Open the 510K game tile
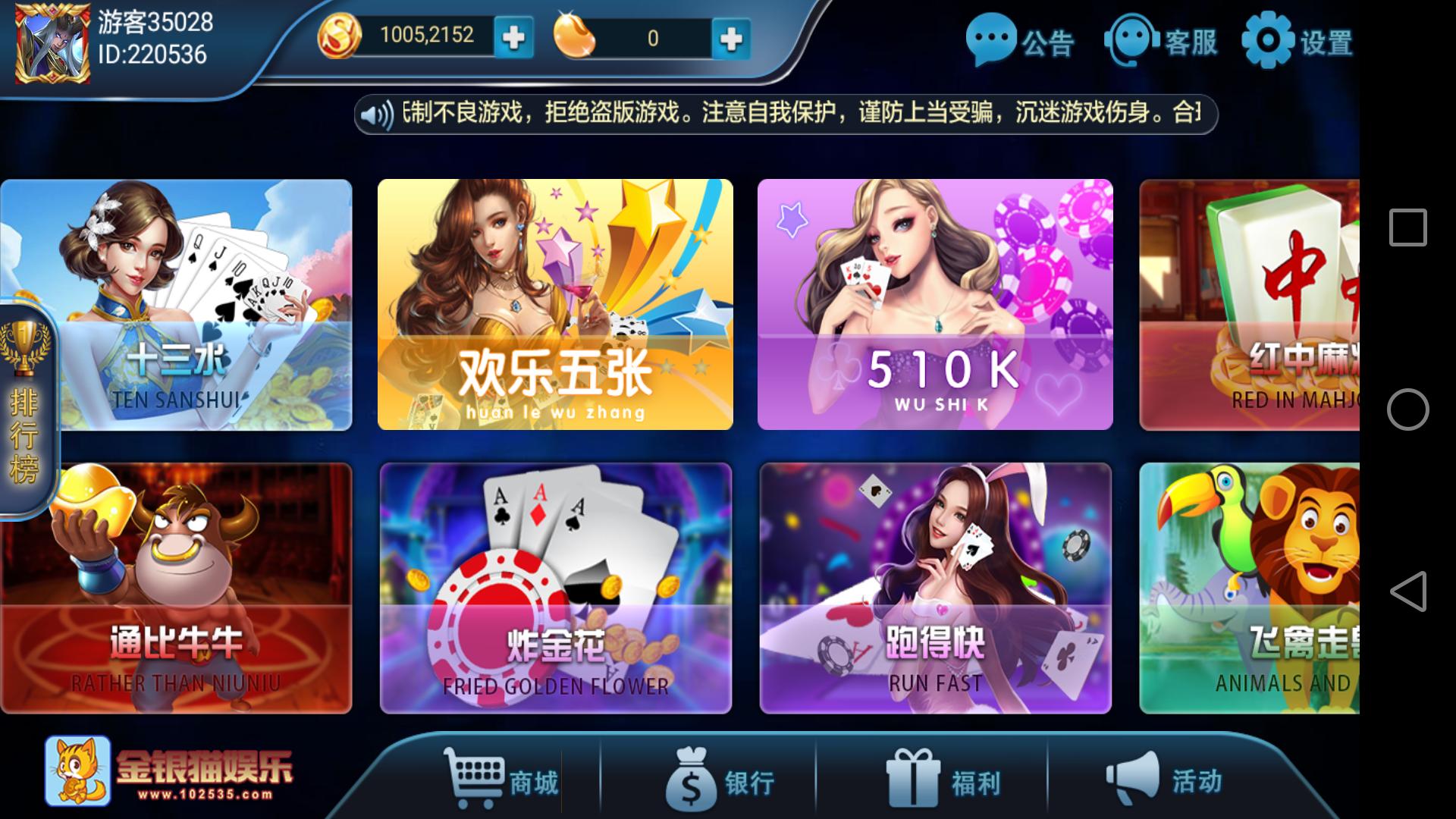This screenshot has height=819, width=1456. pos(937,303)
